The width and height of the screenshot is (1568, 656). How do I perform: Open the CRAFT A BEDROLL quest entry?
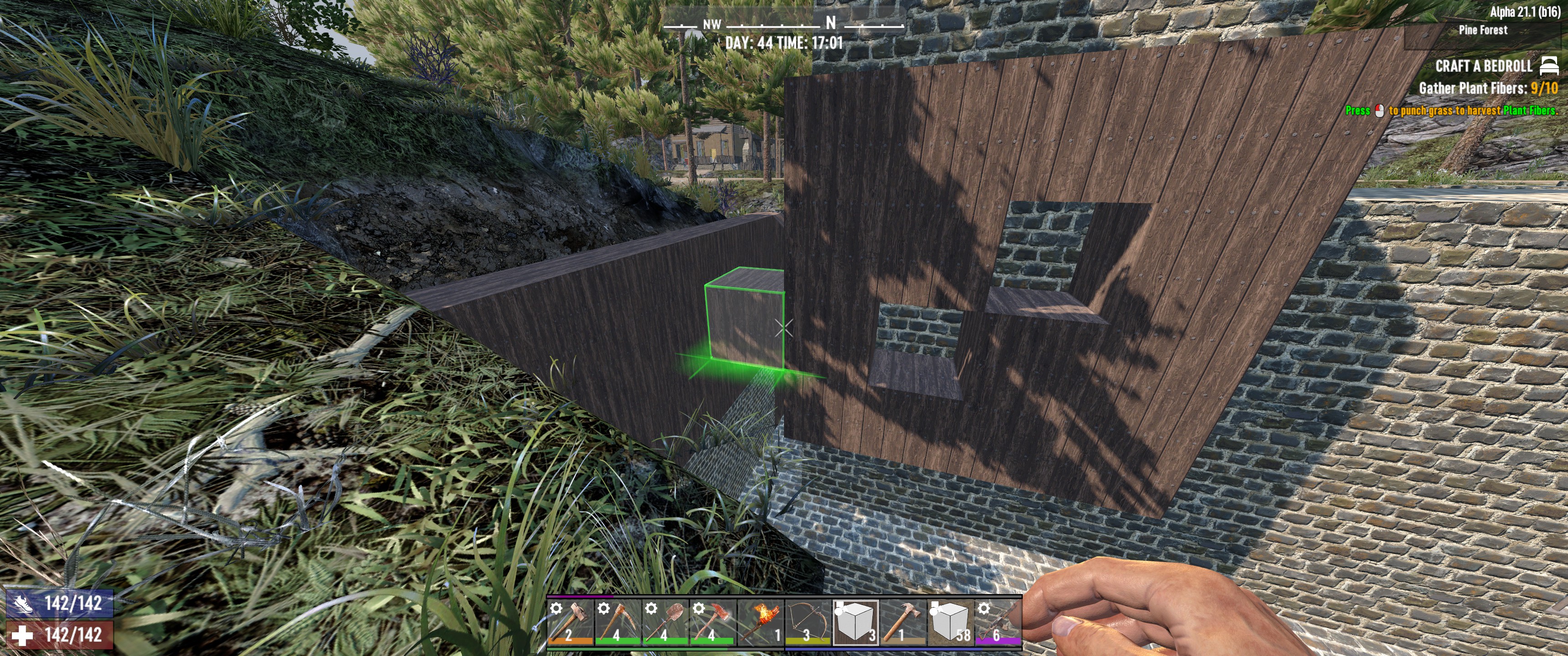coord(1485,66)
